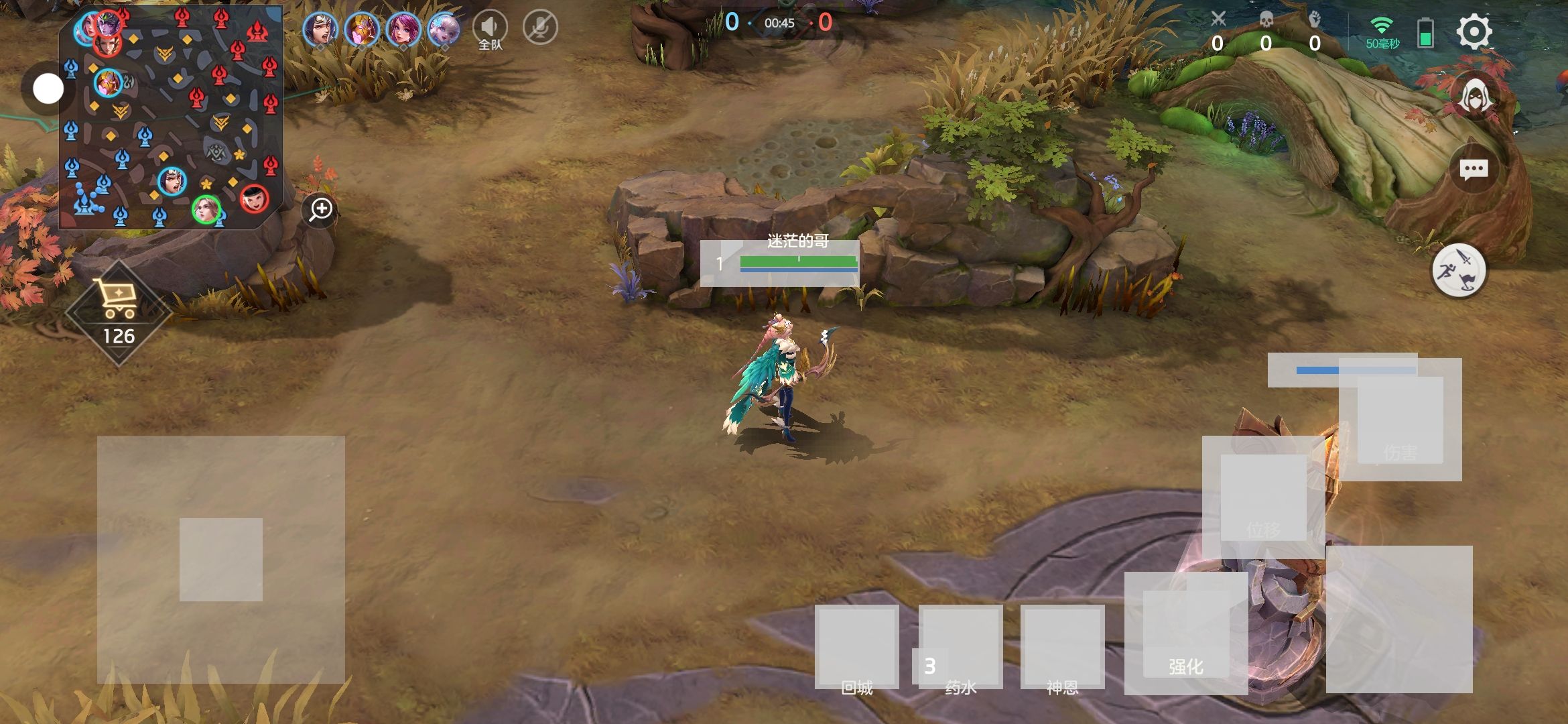Activate the 位移 dash skill

[x=1263, y=497]
